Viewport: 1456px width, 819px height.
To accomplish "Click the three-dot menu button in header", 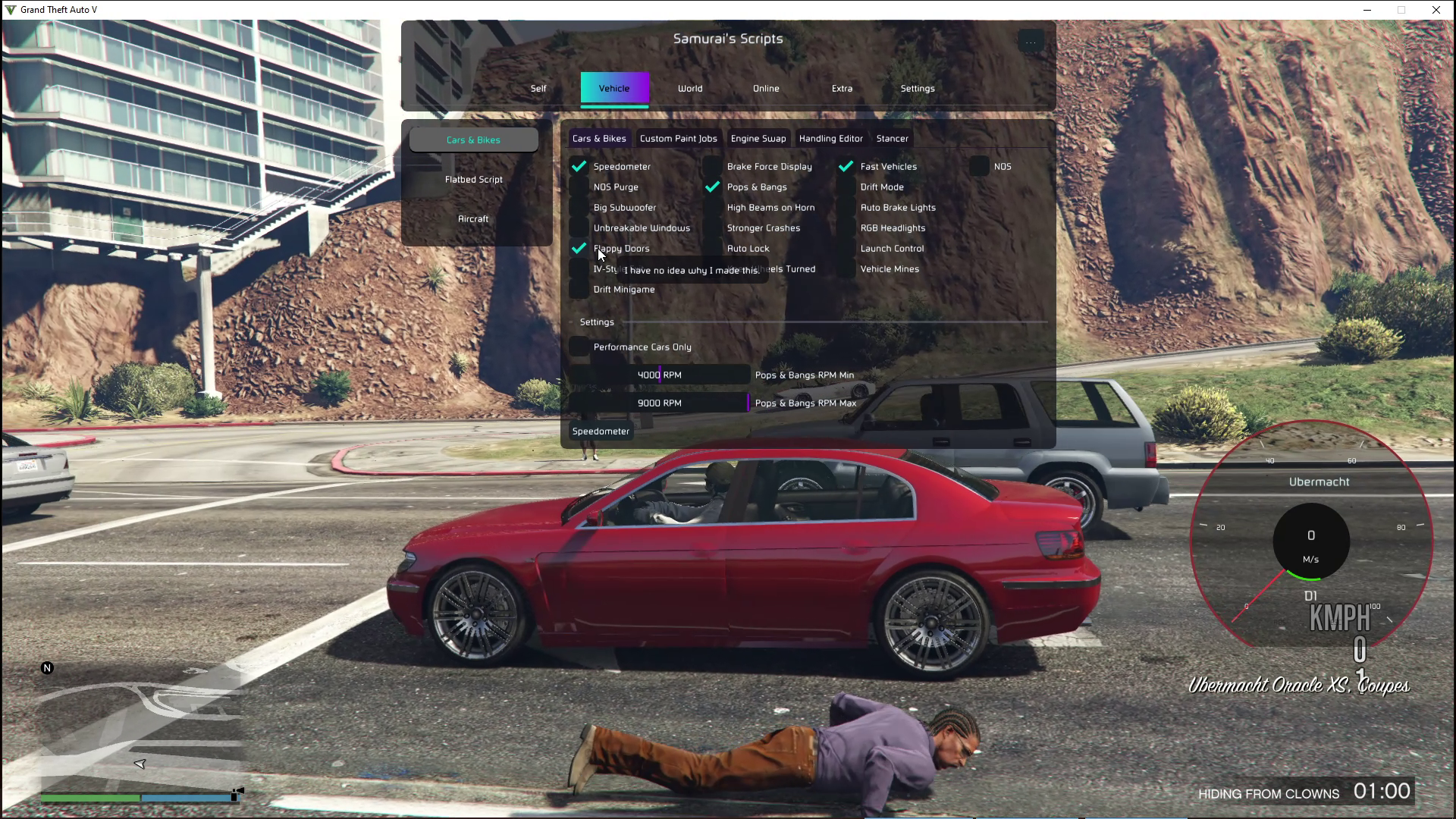I will [x=1031, y=42].
